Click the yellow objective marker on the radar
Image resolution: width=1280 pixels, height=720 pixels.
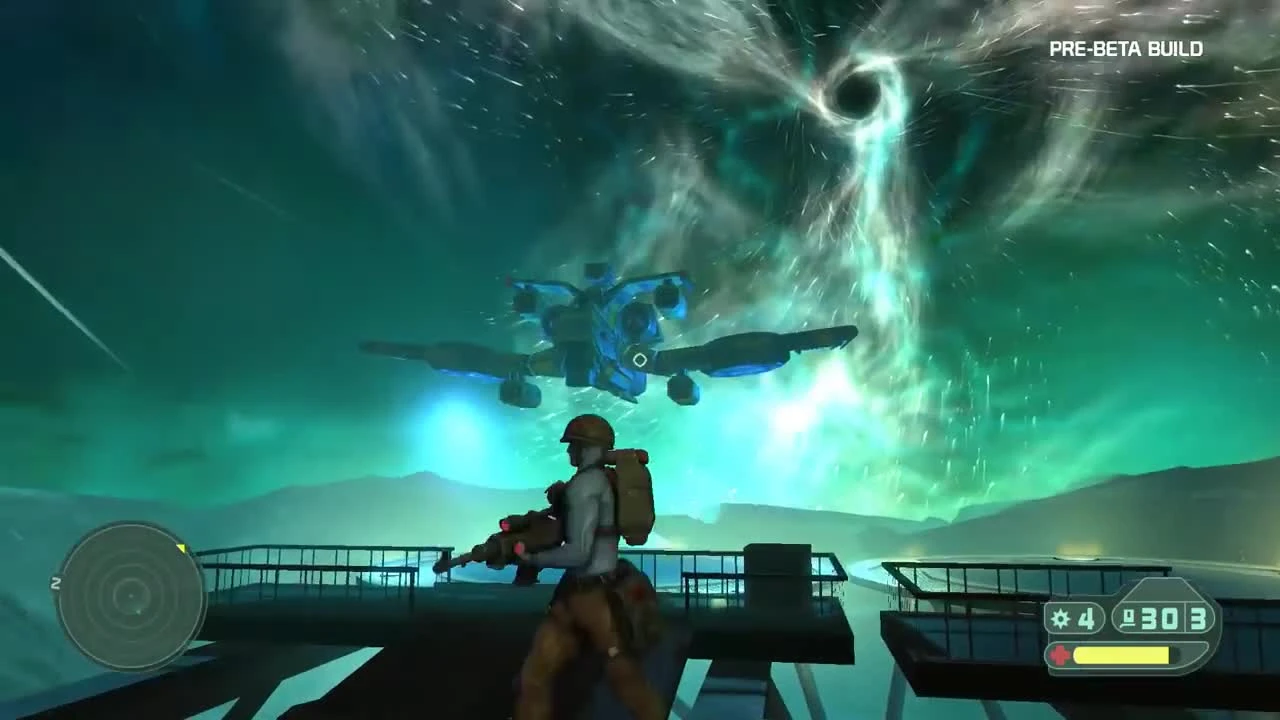coord(181,549)
